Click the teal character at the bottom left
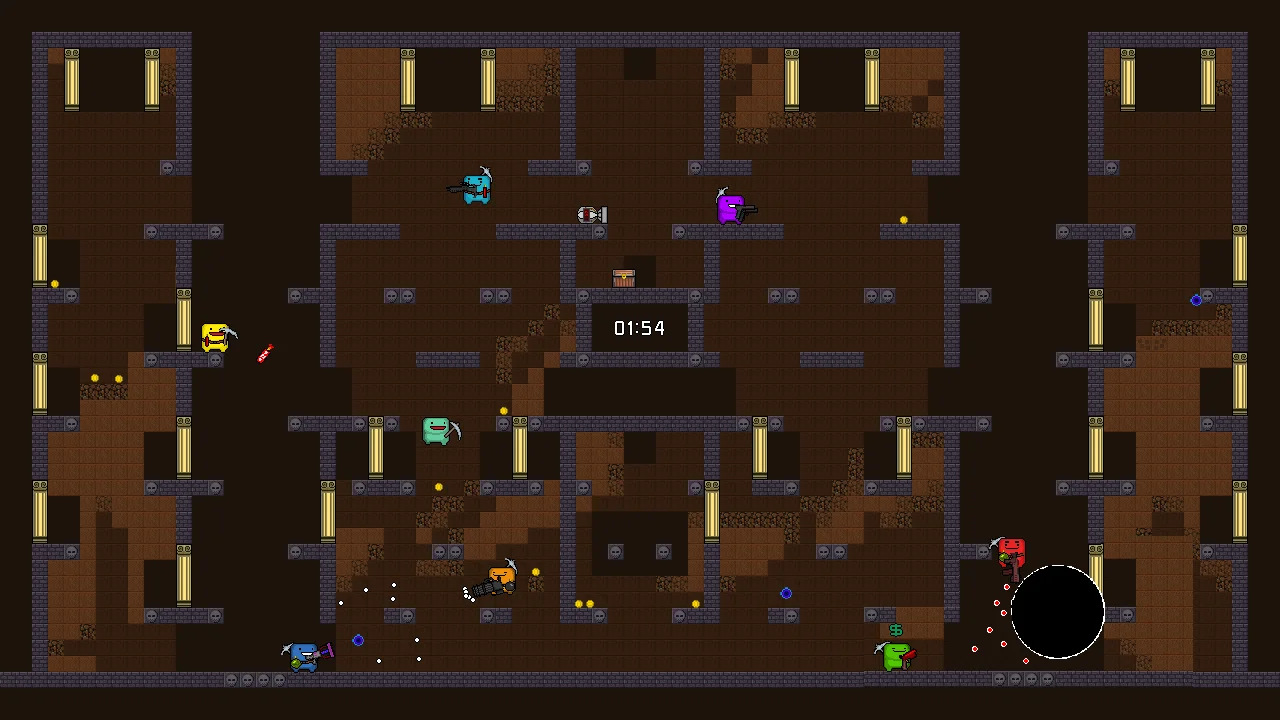1280x720 pixels. 302,655
